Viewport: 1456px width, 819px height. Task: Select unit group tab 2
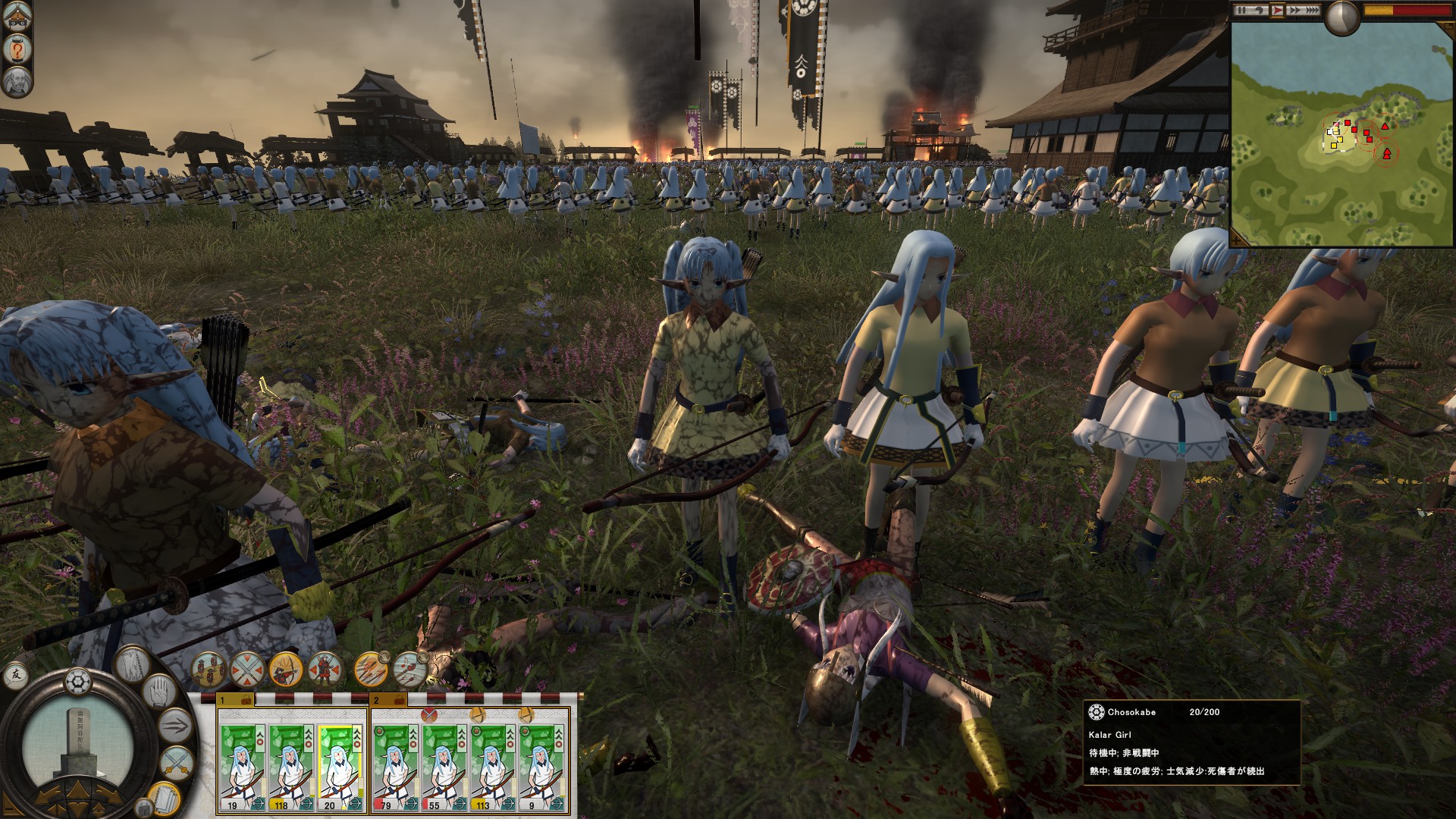tap(378, 700)
